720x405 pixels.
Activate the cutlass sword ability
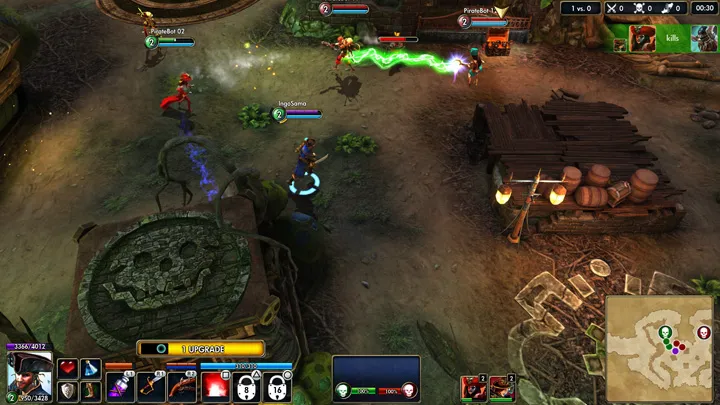pyautogui.click(x=151, y=386)
